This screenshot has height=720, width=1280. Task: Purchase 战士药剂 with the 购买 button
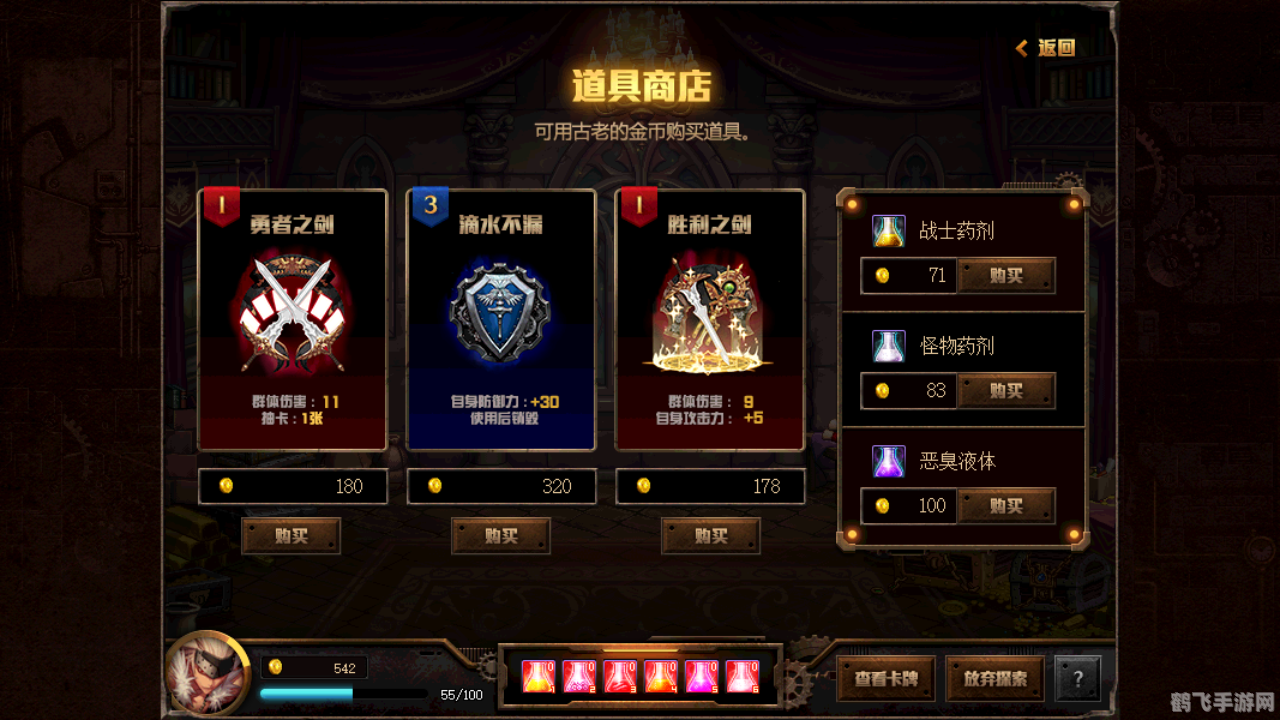(1007, 275)
